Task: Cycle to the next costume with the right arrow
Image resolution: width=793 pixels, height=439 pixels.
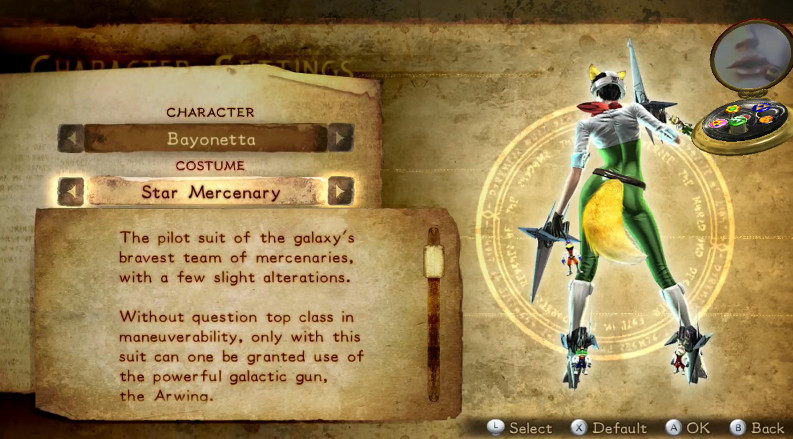Action: click(x=341, y=191)
